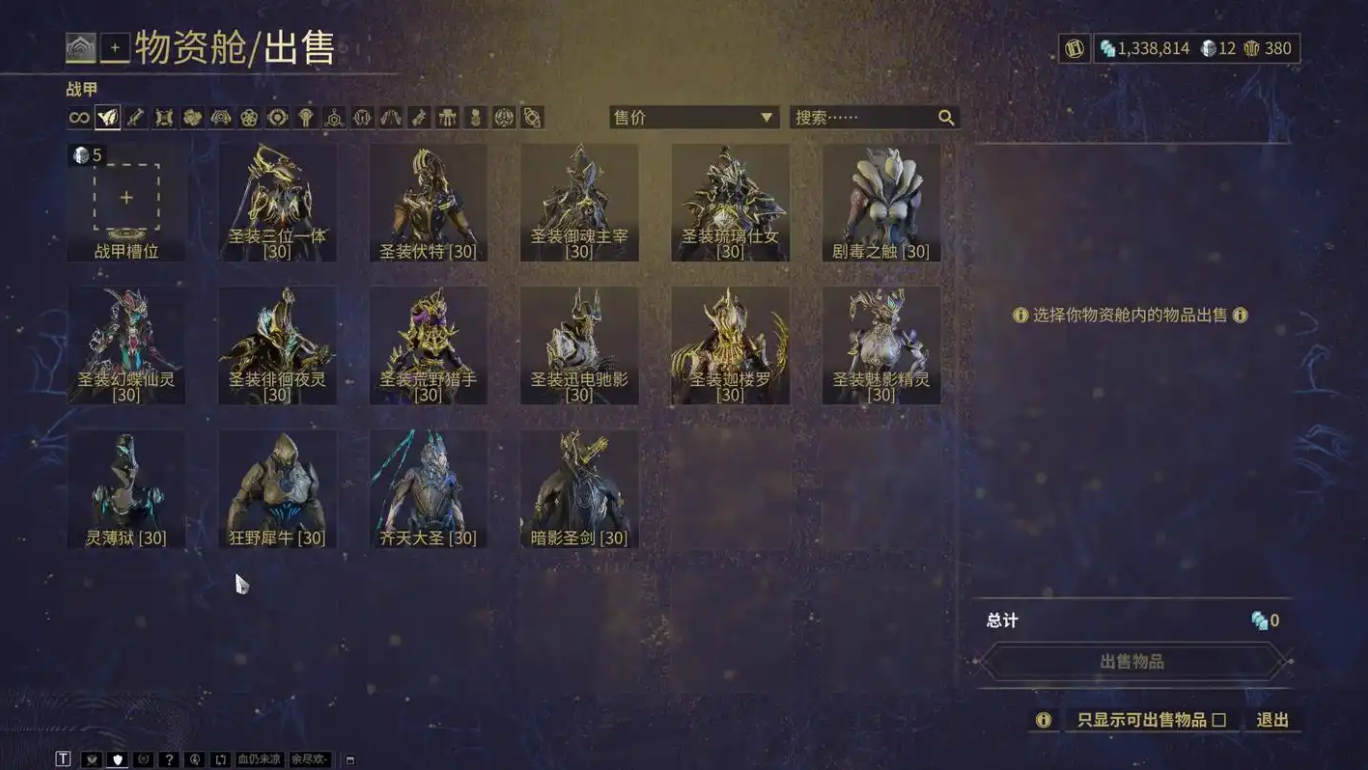Select the 剧毒之触 warframe tile
The image size is (1368, 770).
(881, 202)
